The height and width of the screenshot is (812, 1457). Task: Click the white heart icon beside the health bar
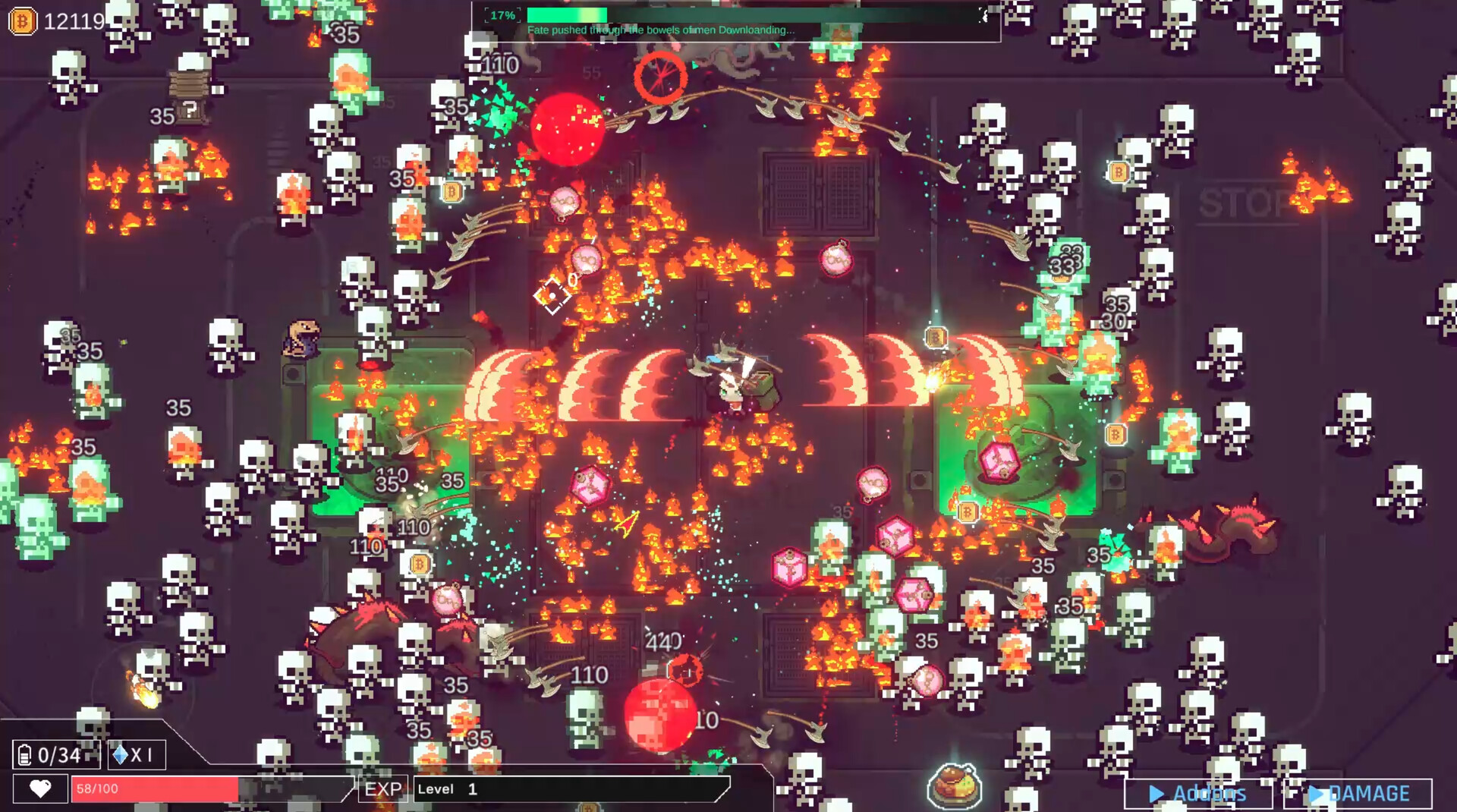point(39,788)
